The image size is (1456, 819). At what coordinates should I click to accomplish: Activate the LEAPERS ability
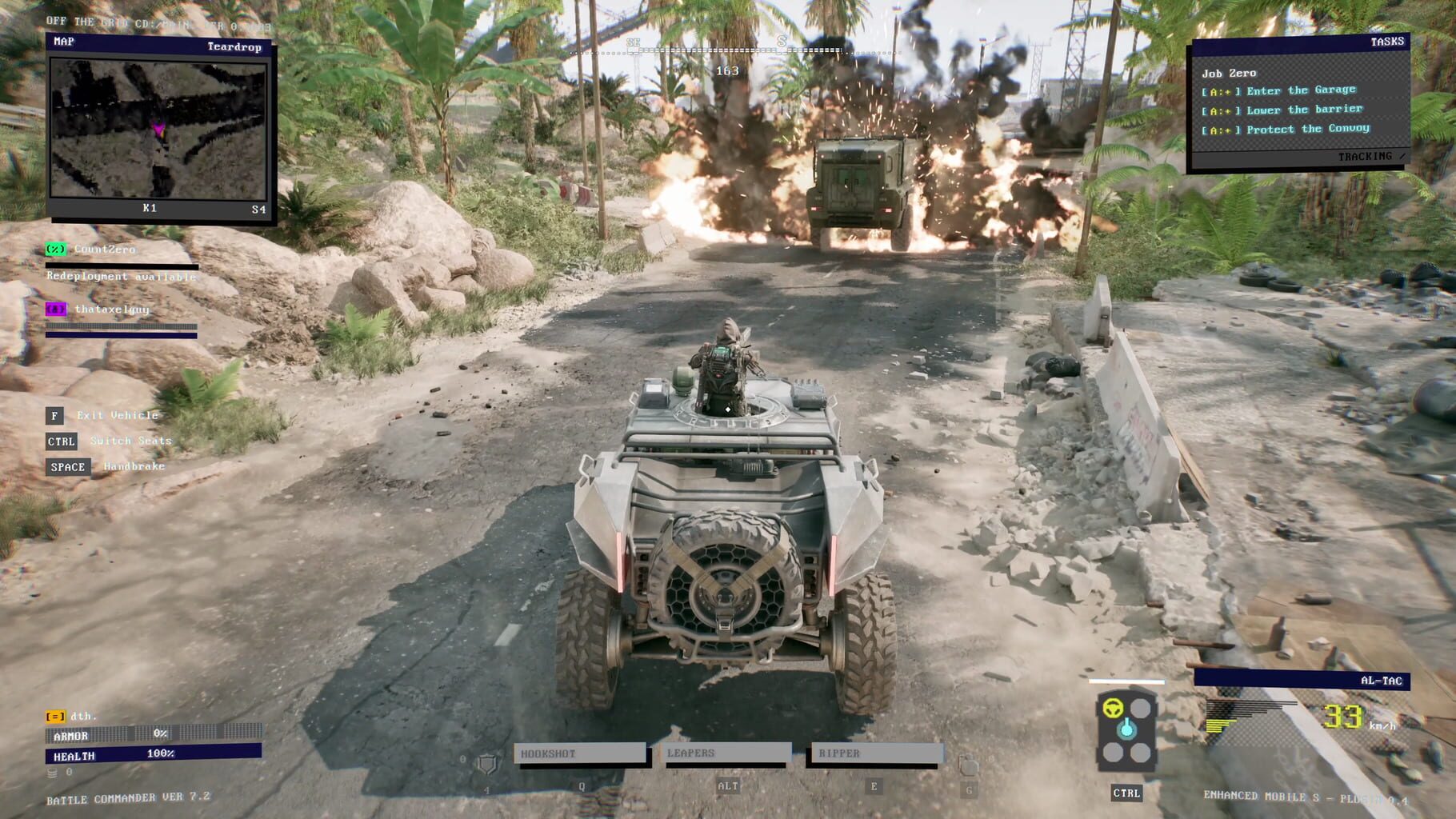723,752
